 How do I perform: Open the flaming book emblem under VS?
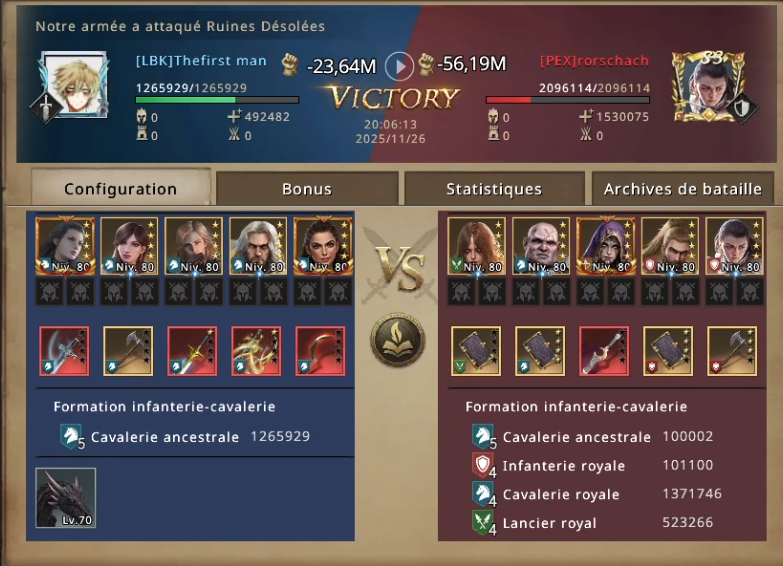398,341
